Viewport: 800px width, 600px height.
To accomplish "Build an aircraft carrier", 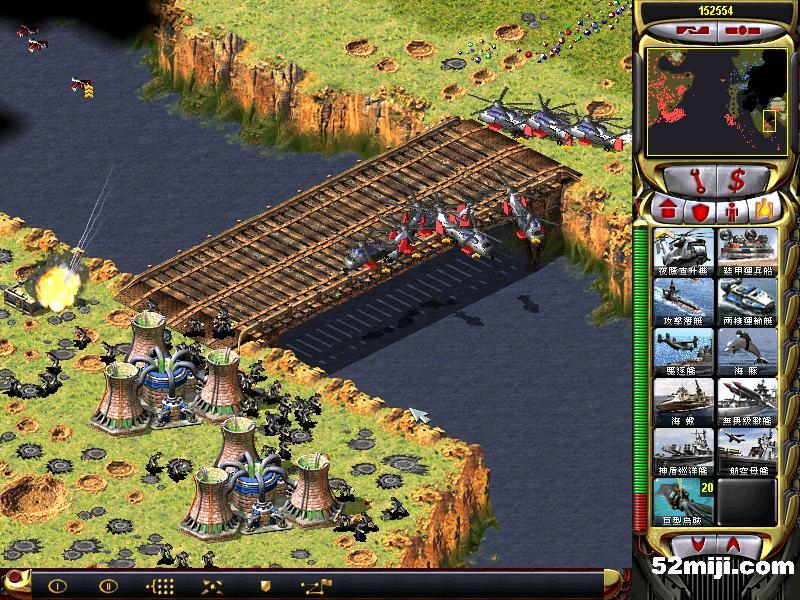I will click(746, 450).
